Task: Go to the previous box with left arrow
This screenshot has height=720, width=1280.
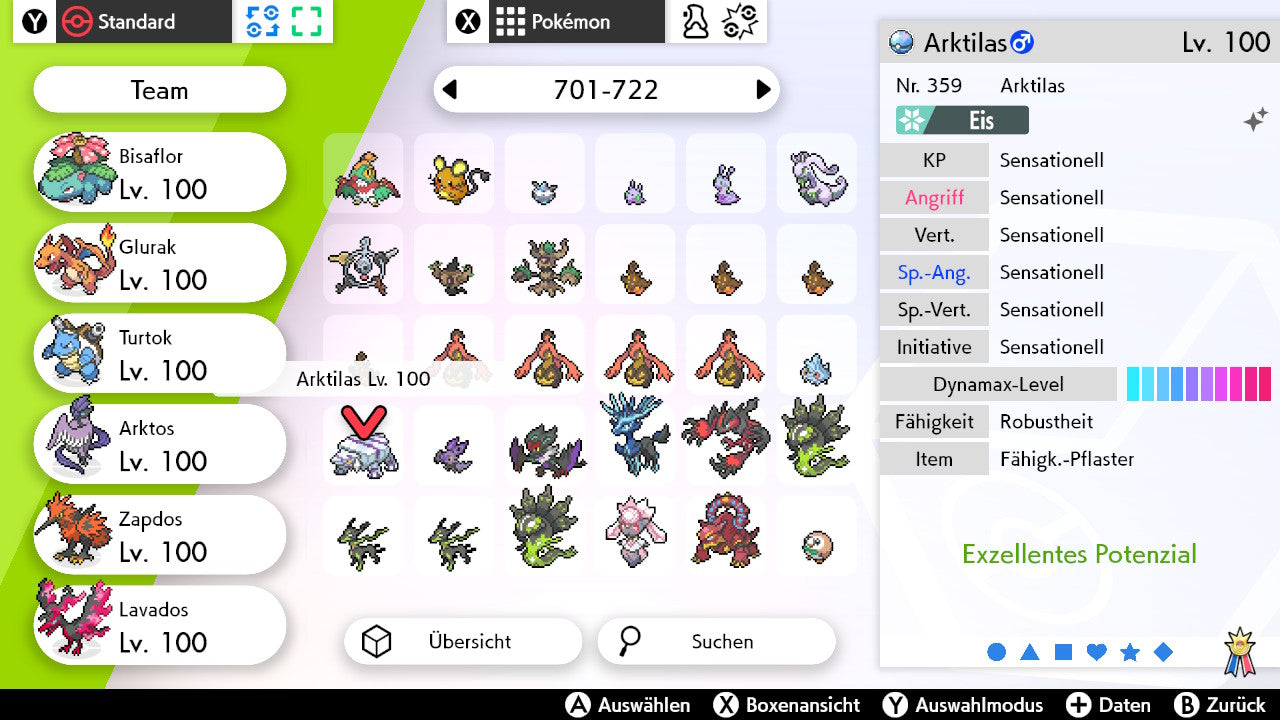Action: click(x=450, y=90)
